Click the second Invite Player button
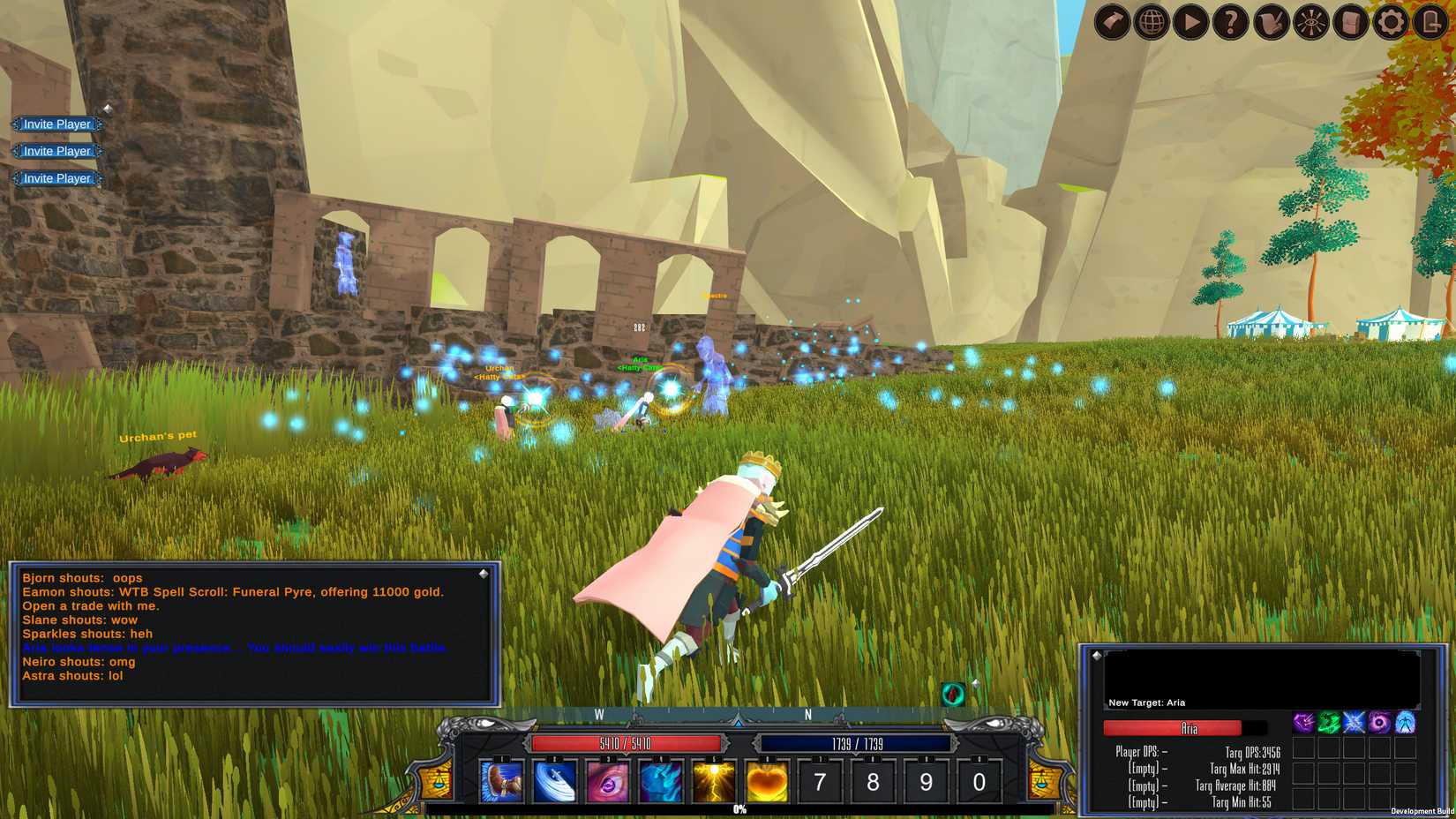 pos(56,151)
